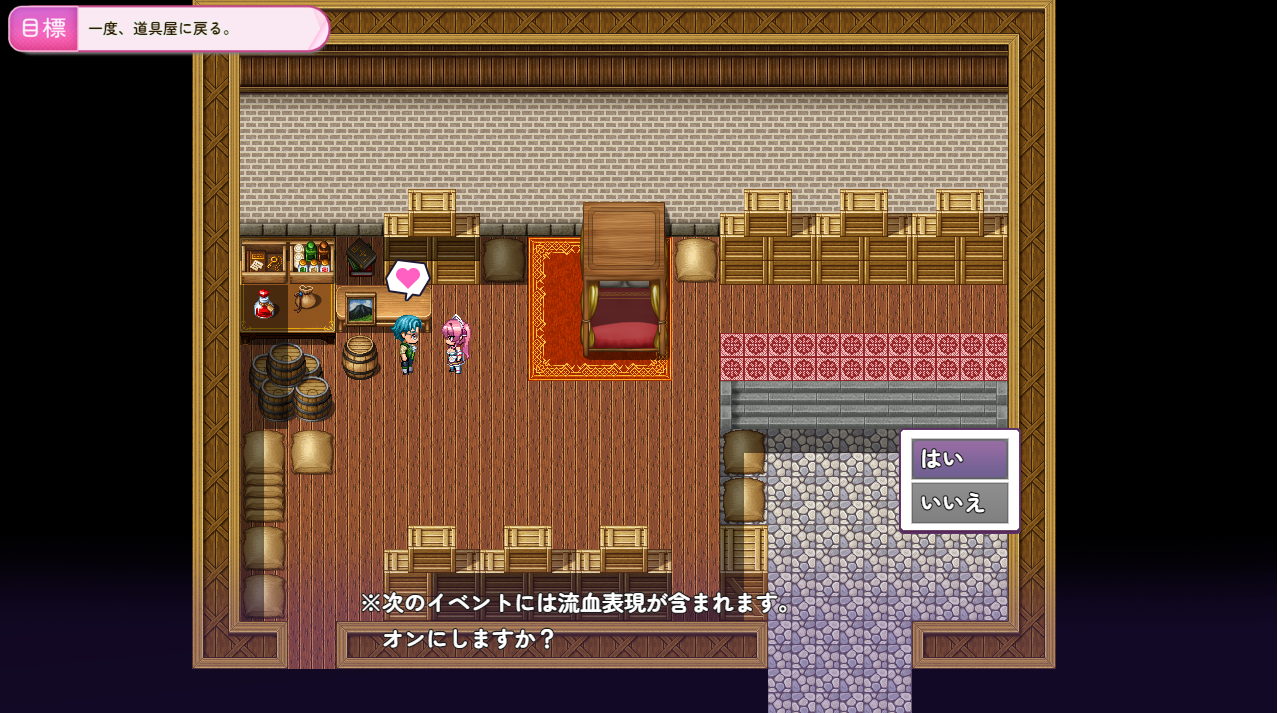Select the いいえ option

(x=959, y=502)
